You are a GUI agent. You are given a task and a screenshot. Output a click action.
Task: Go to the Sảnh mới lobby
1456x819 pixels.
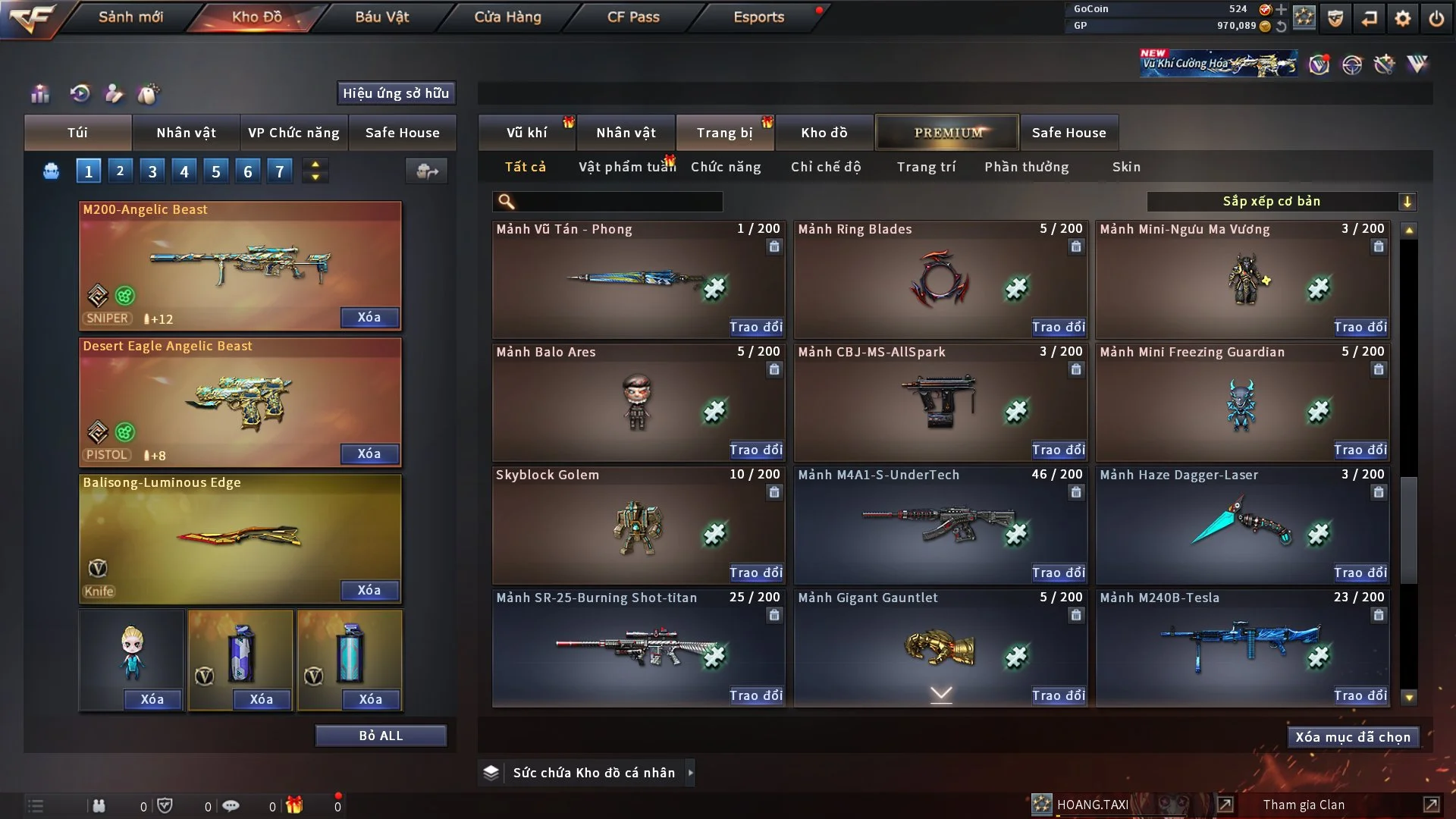(130, 17)
